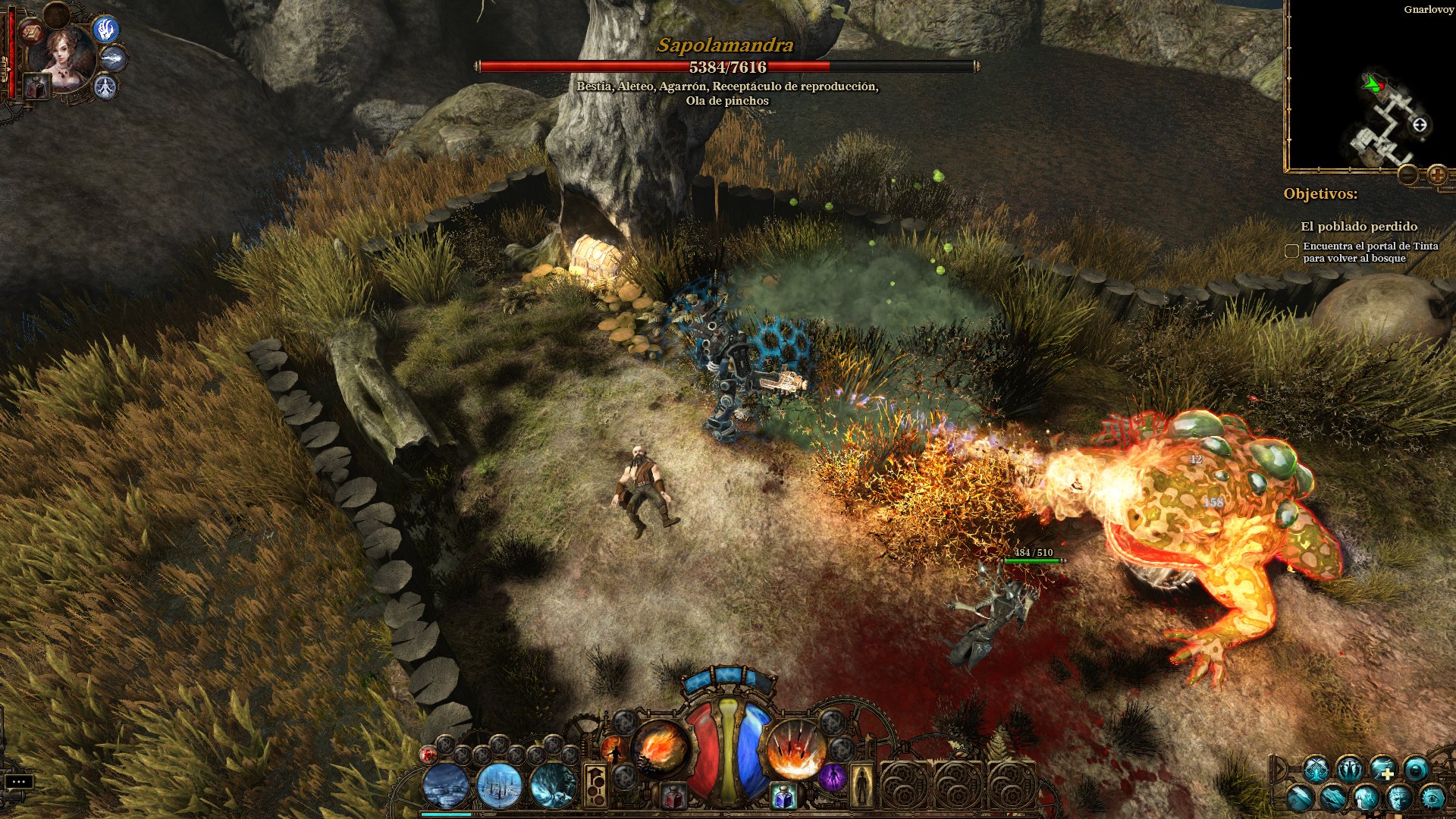
Task: Click the blue mana potion flask
Action: [x=782, y=794]
